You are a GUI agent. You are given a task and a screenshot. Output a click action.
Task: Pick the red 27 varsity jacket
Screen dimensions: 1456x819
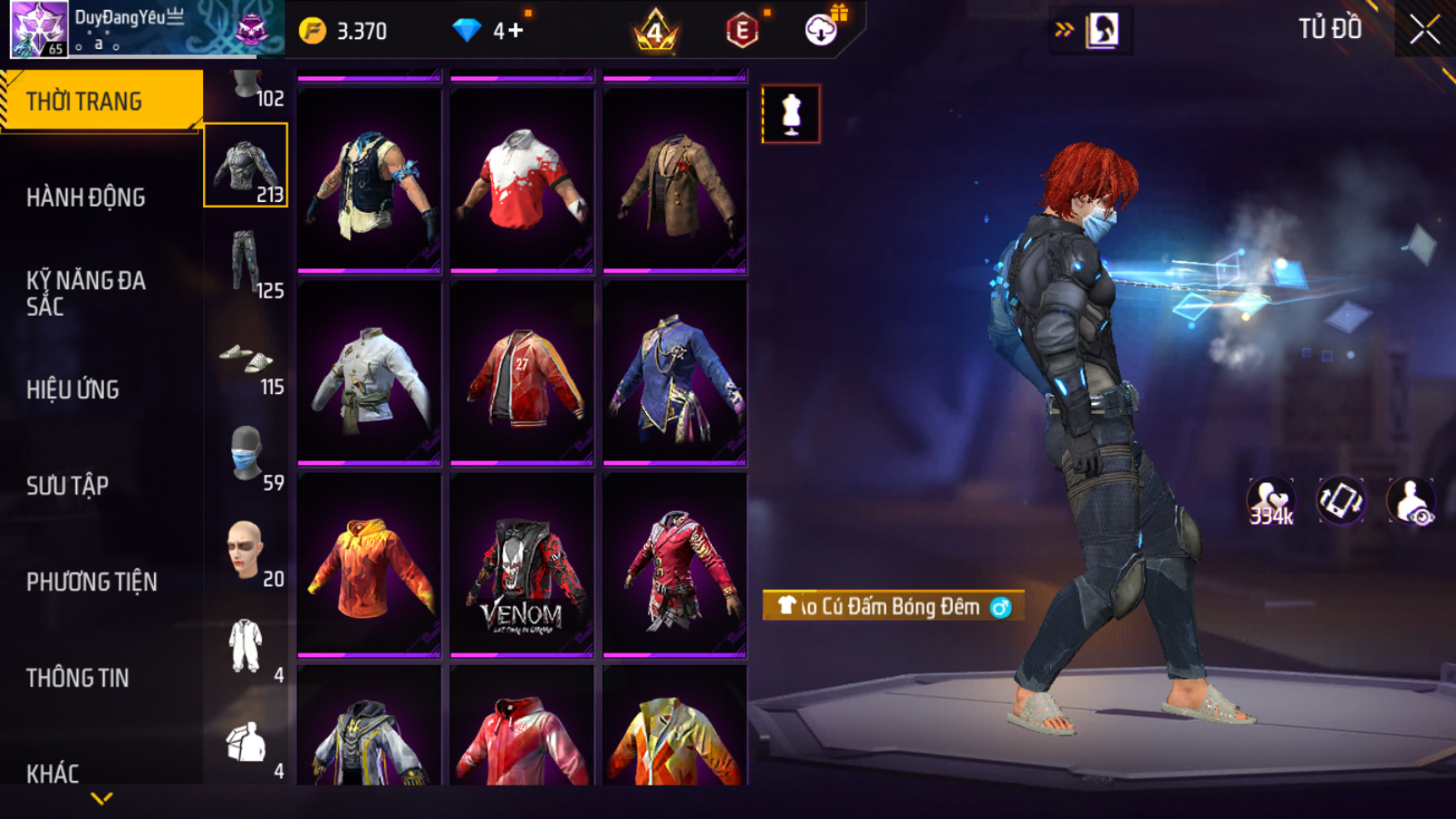tap(521, 373)
